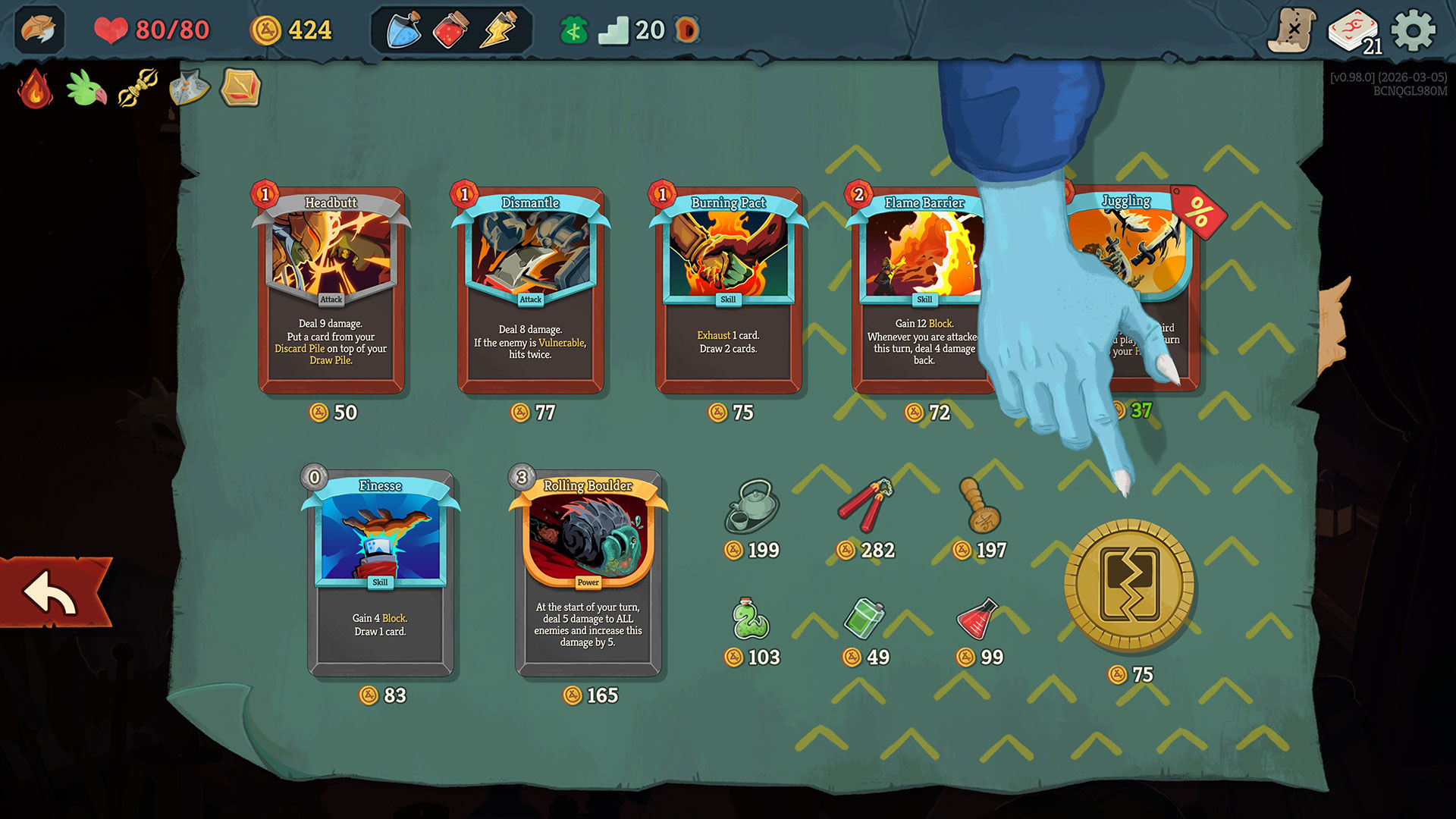Screen dimensions: 1456x819
Task: Leave the shop with the back arrow
Action: point(52,593)
